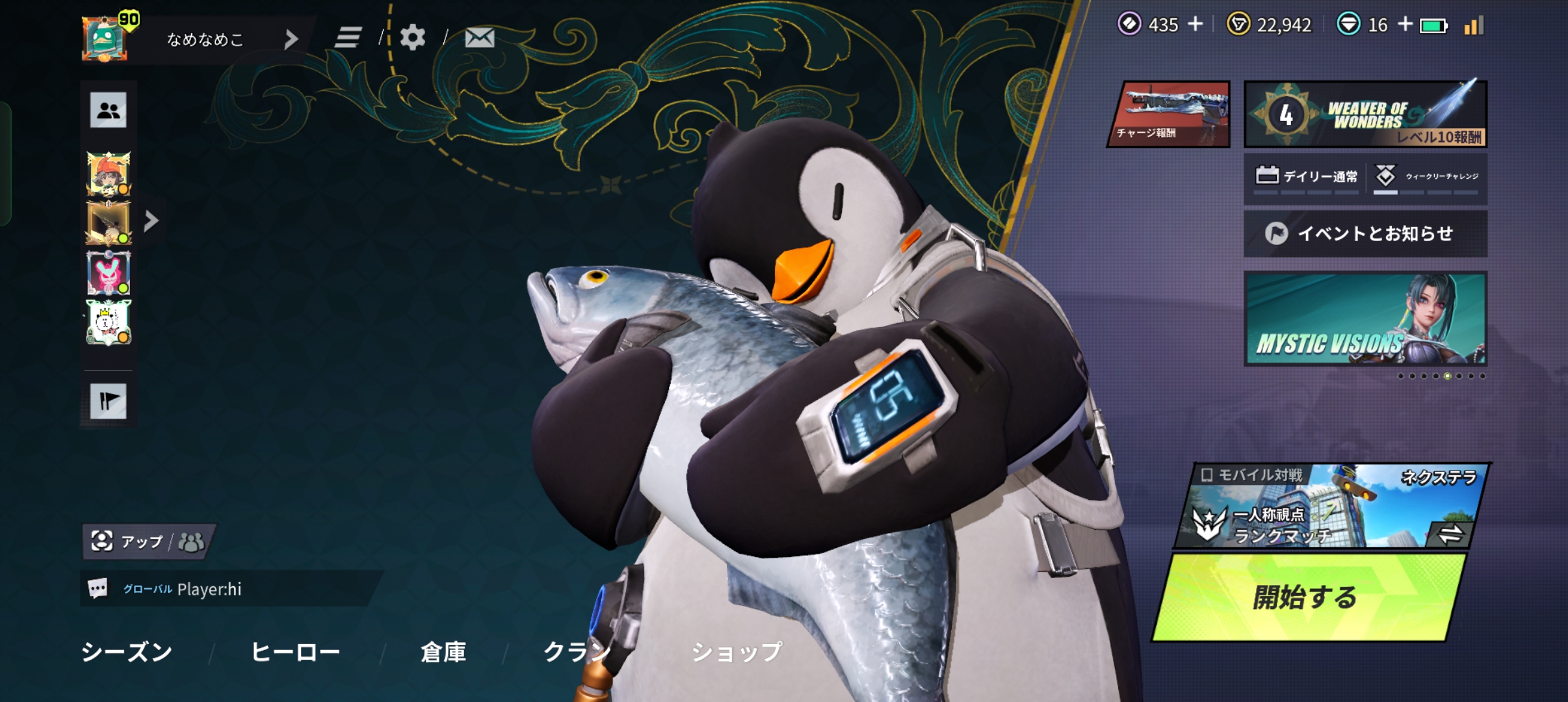Viewport: 1568px width, 702px height.
Task: Open player profile なめなめこ
Action: pos(205,39)
